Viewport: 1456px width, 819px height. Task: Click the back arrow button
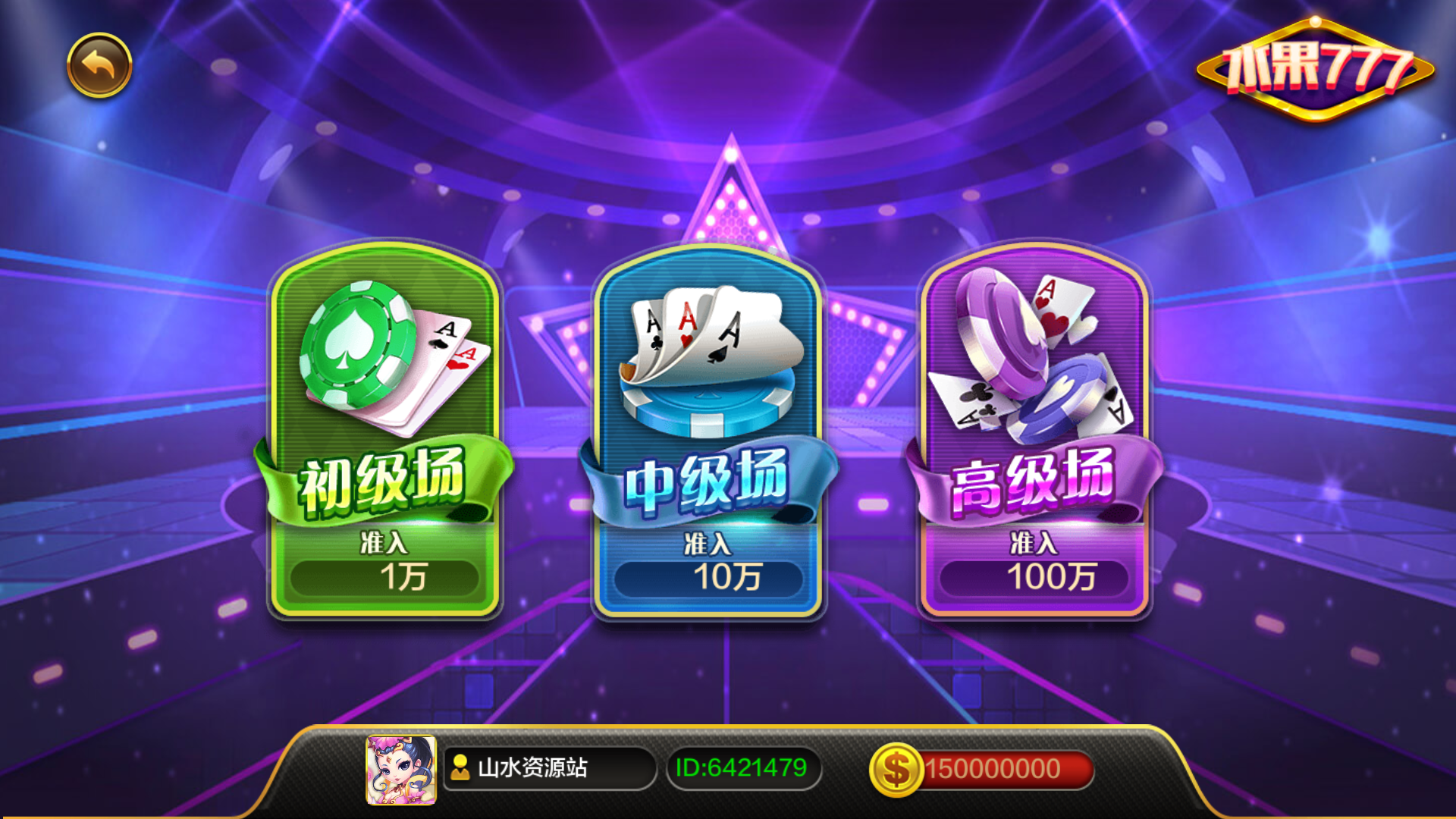(x=99, y=64)
